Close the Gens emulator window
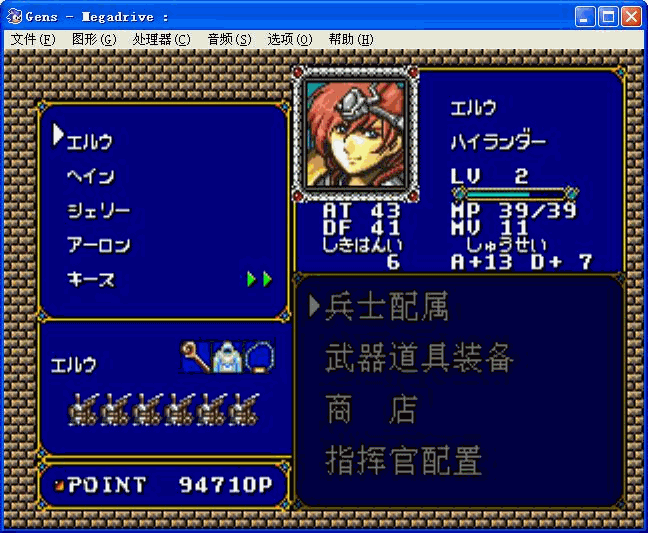The height and width of the screenshot is (533, 648). pos(631,16)
